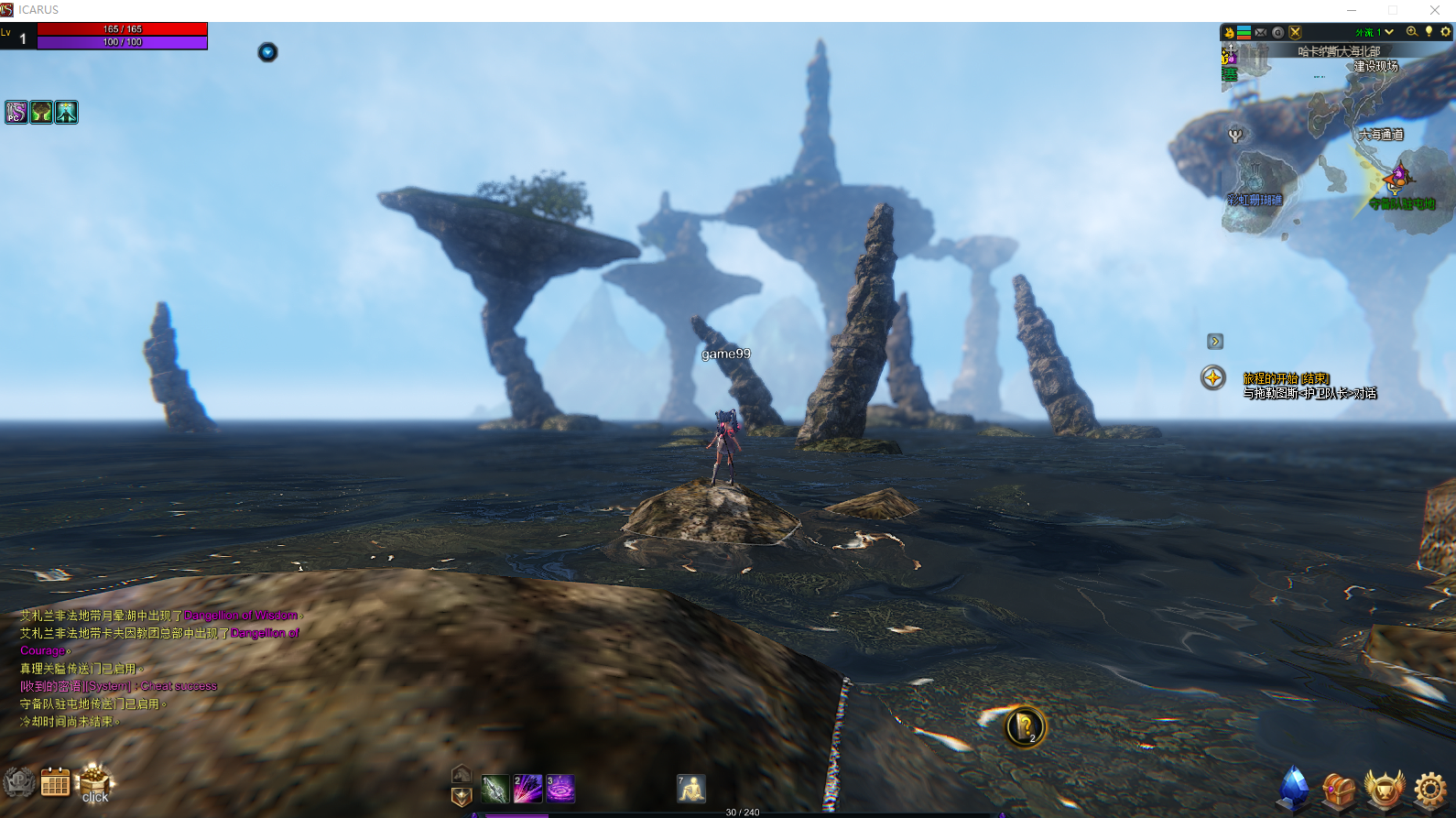
Task: Open the channel dropdown above the minimap
Action: pyautogui.click(x=1389, y=32)
